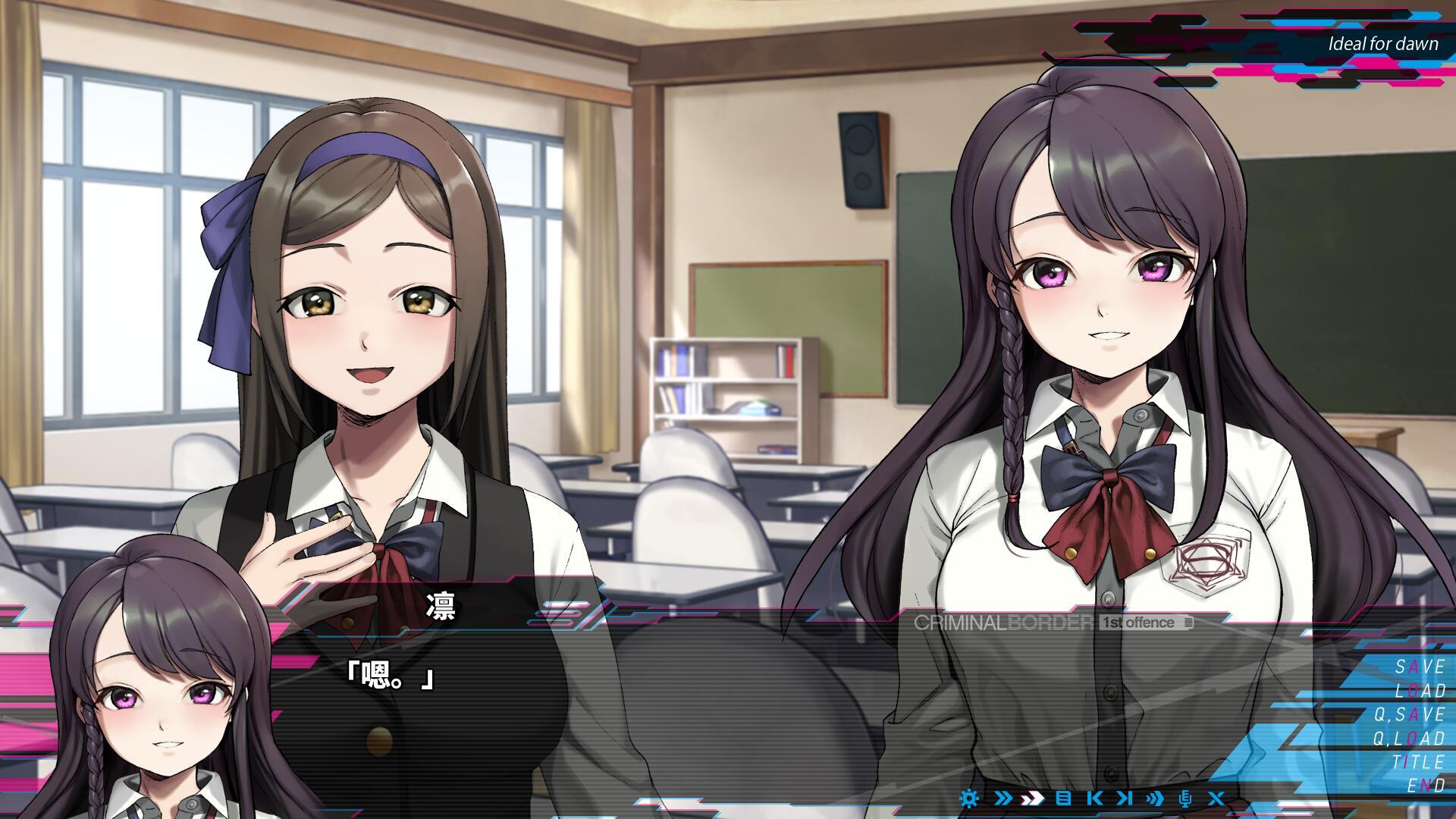Hide the message window with the X icon
Screen dimensions: 1456x819
coord(1217,799)
